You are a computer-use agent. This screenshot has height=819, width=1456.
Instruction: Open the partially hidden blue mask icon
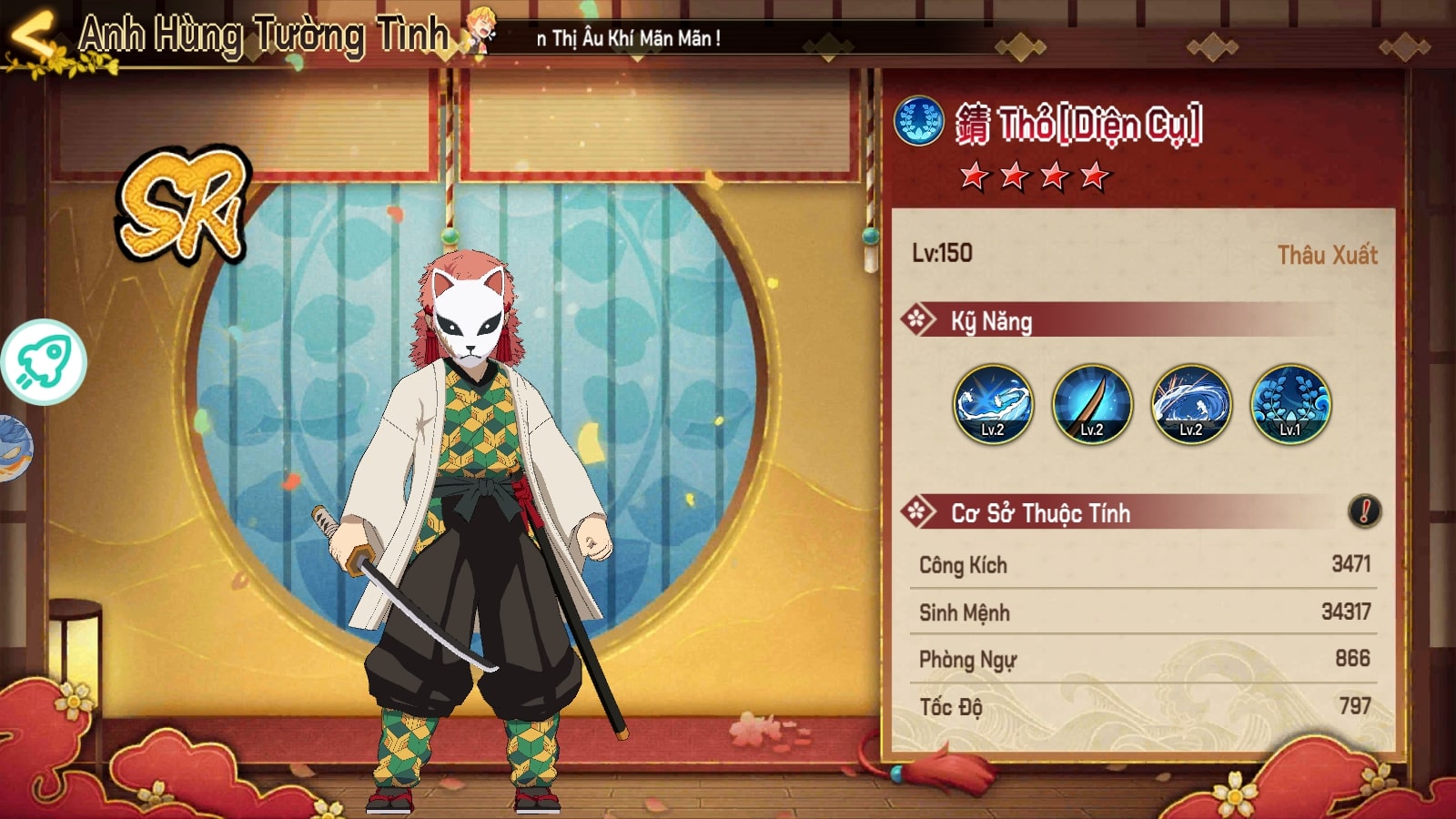click(x=15, y=448)
